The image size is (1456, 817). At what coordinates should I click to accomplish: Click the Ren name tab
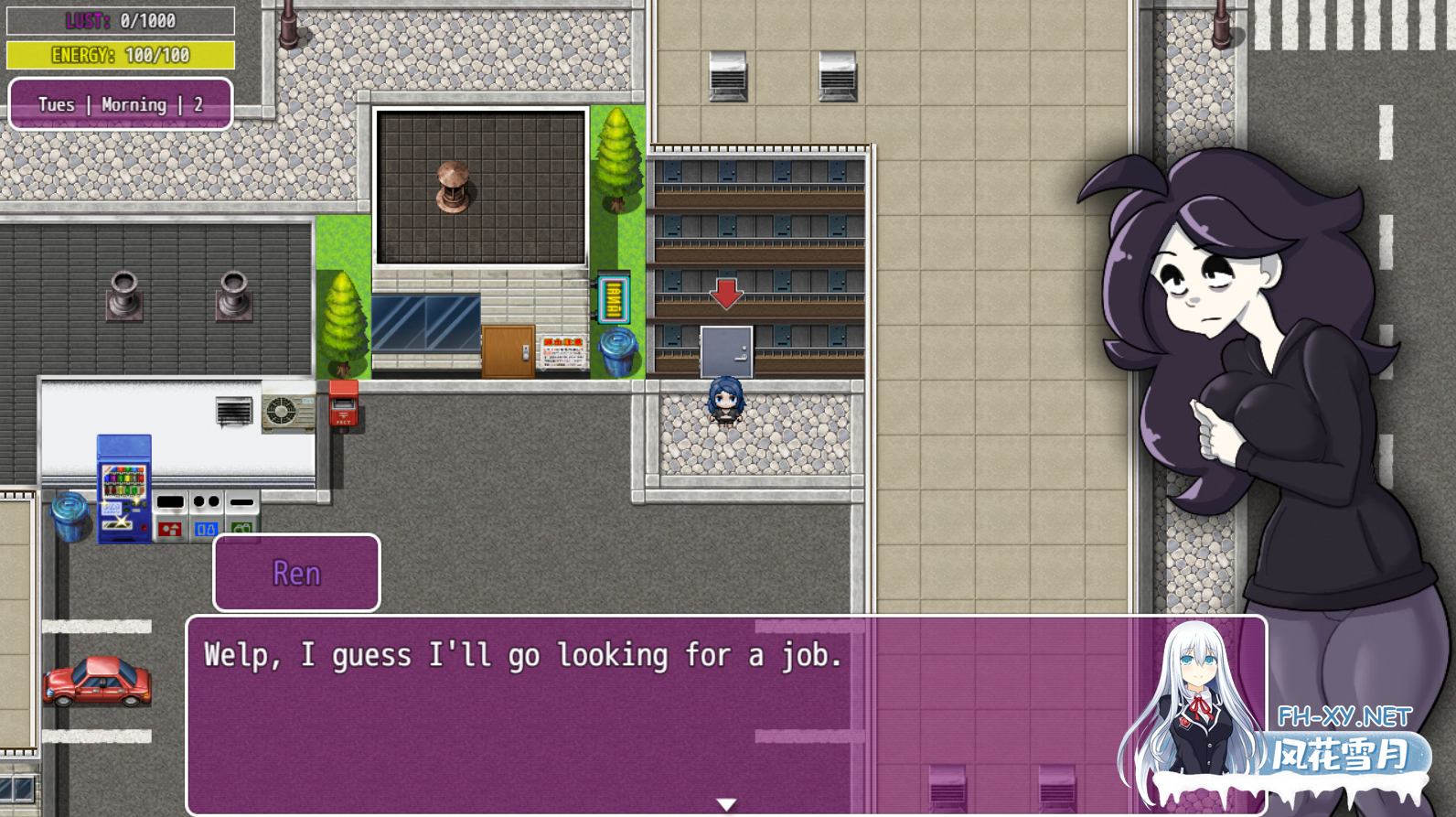coord(295,573)
